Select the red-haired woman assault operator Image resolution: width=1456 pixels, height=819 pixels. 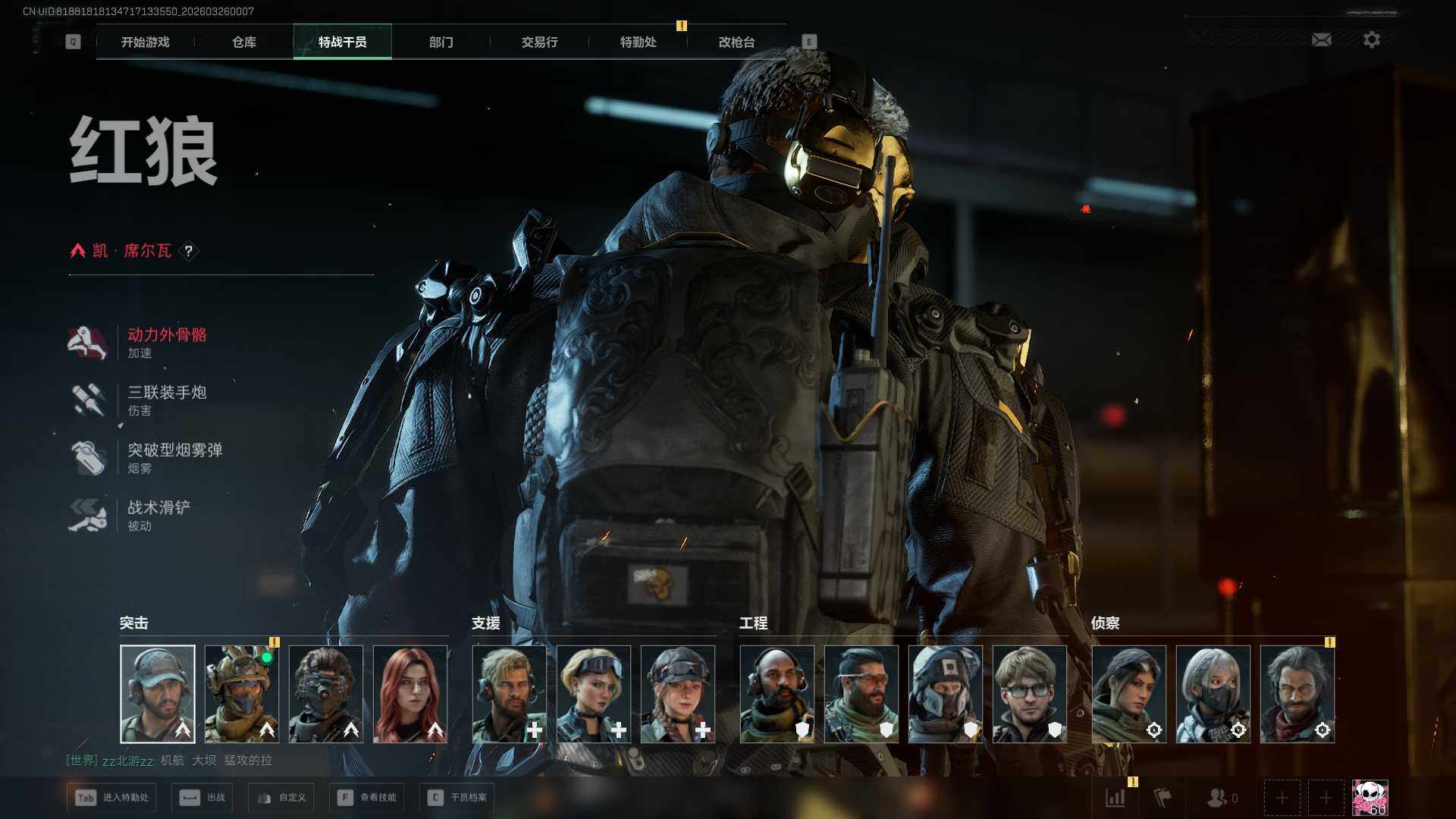click(410, 694)
